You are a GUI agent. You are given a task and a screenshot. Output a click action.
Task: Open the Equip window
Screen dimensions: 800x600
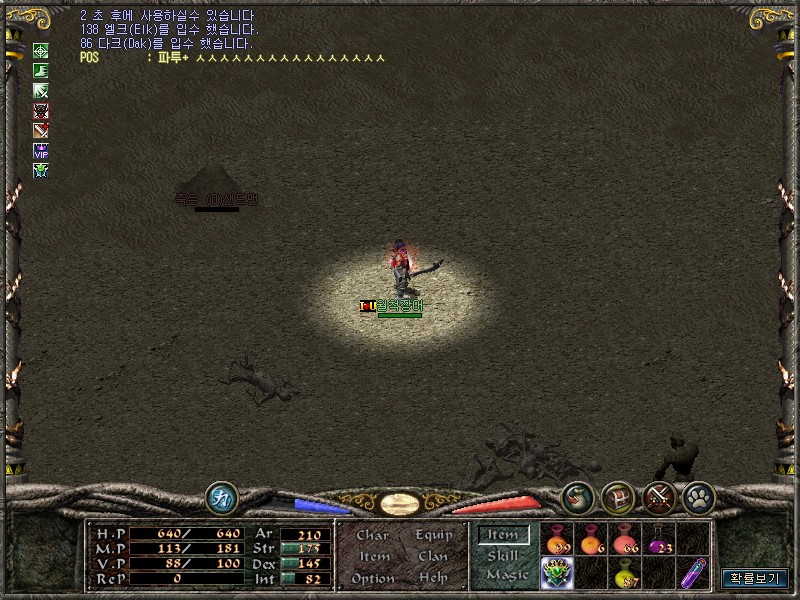point(434,536)
